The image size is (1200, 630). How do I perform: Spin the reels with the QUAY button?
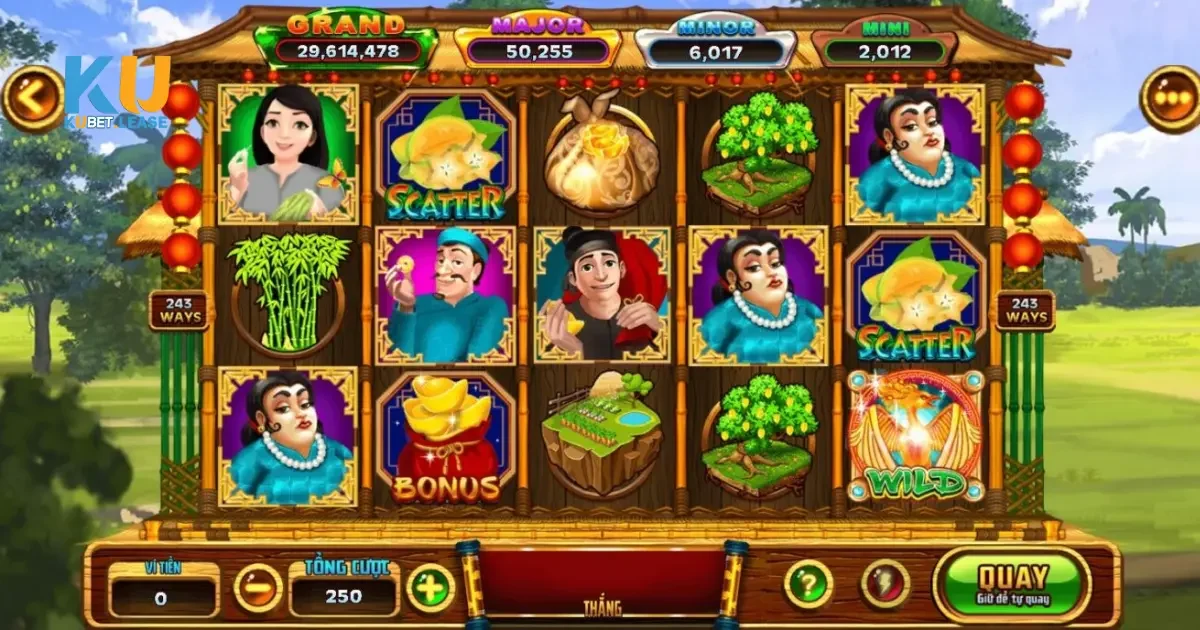coord(1012,584)
